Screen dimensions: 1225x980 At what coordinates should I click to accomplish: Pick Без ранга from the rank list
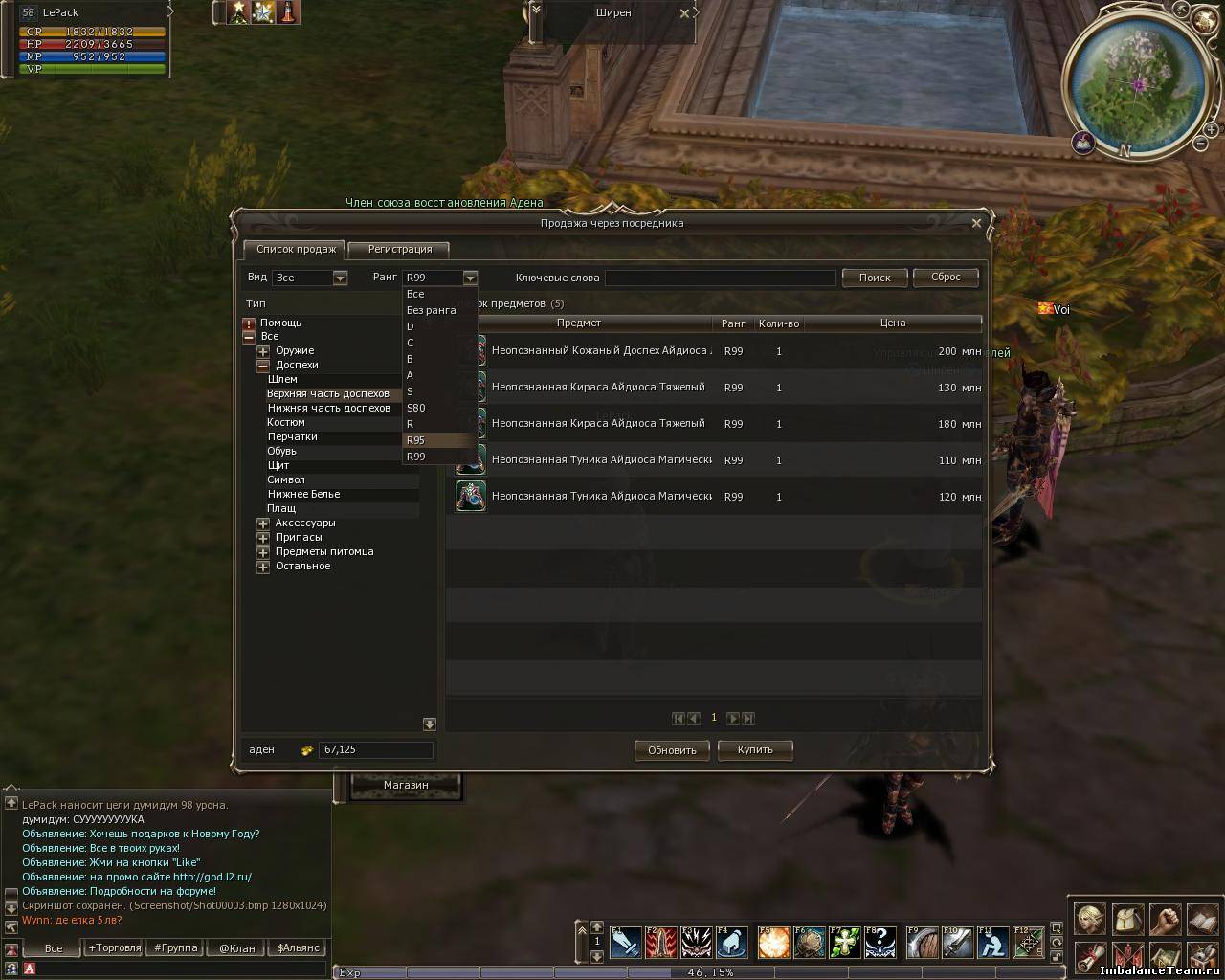pos(431,310)
